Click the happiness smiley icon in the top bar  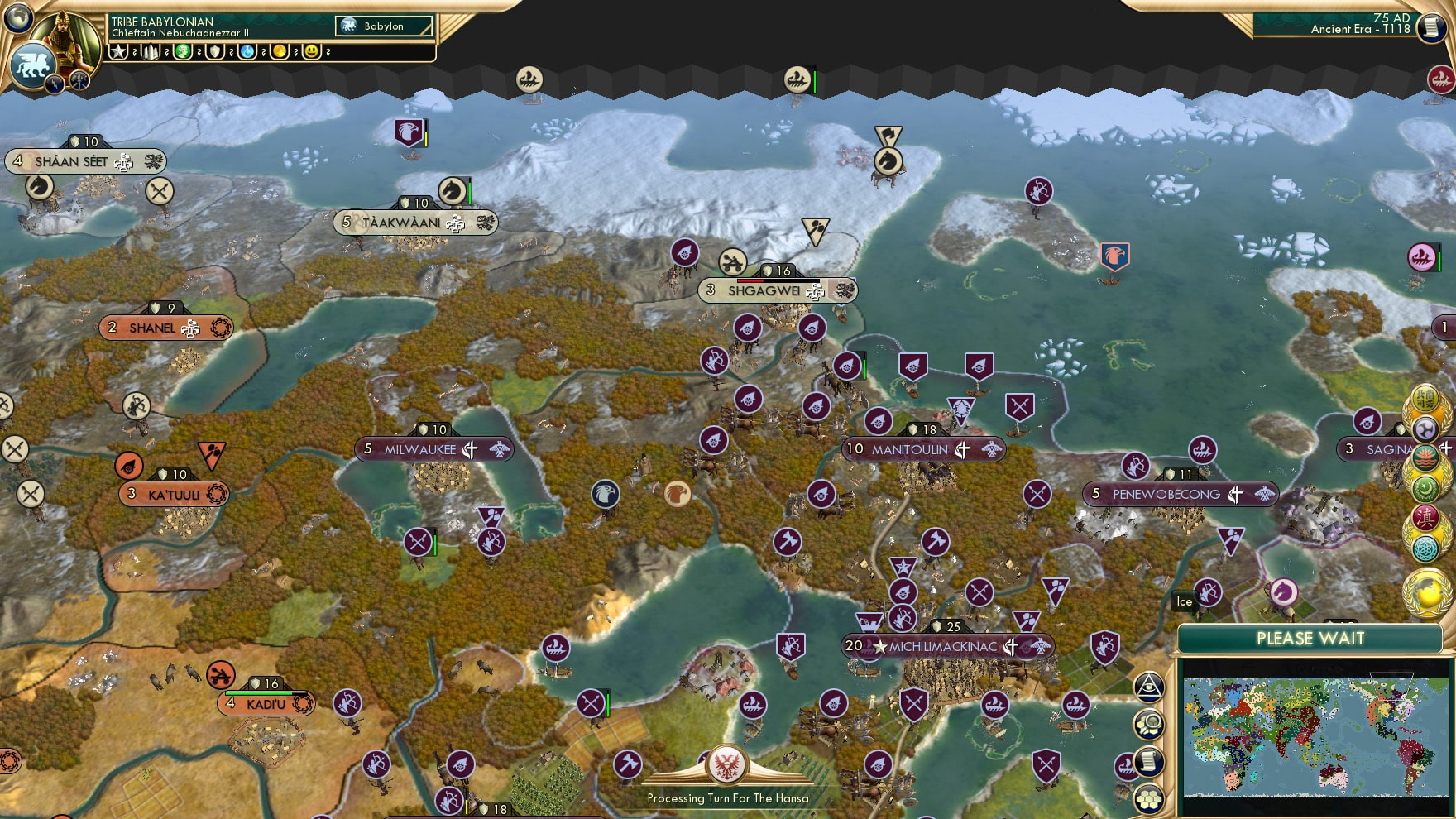[x=313, y=52]
